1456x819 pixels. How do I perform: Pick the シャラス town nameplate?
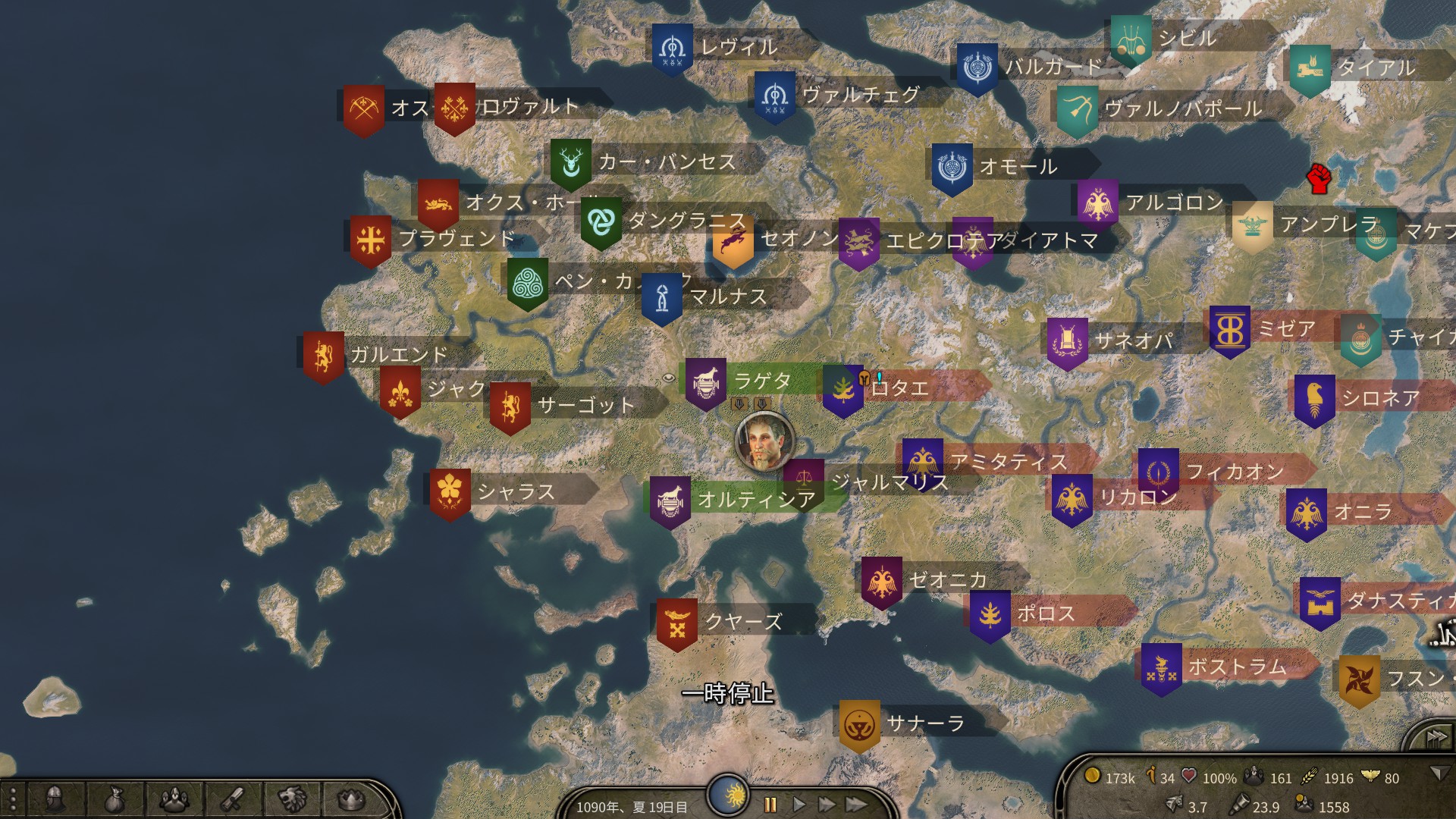click(515, 492)
